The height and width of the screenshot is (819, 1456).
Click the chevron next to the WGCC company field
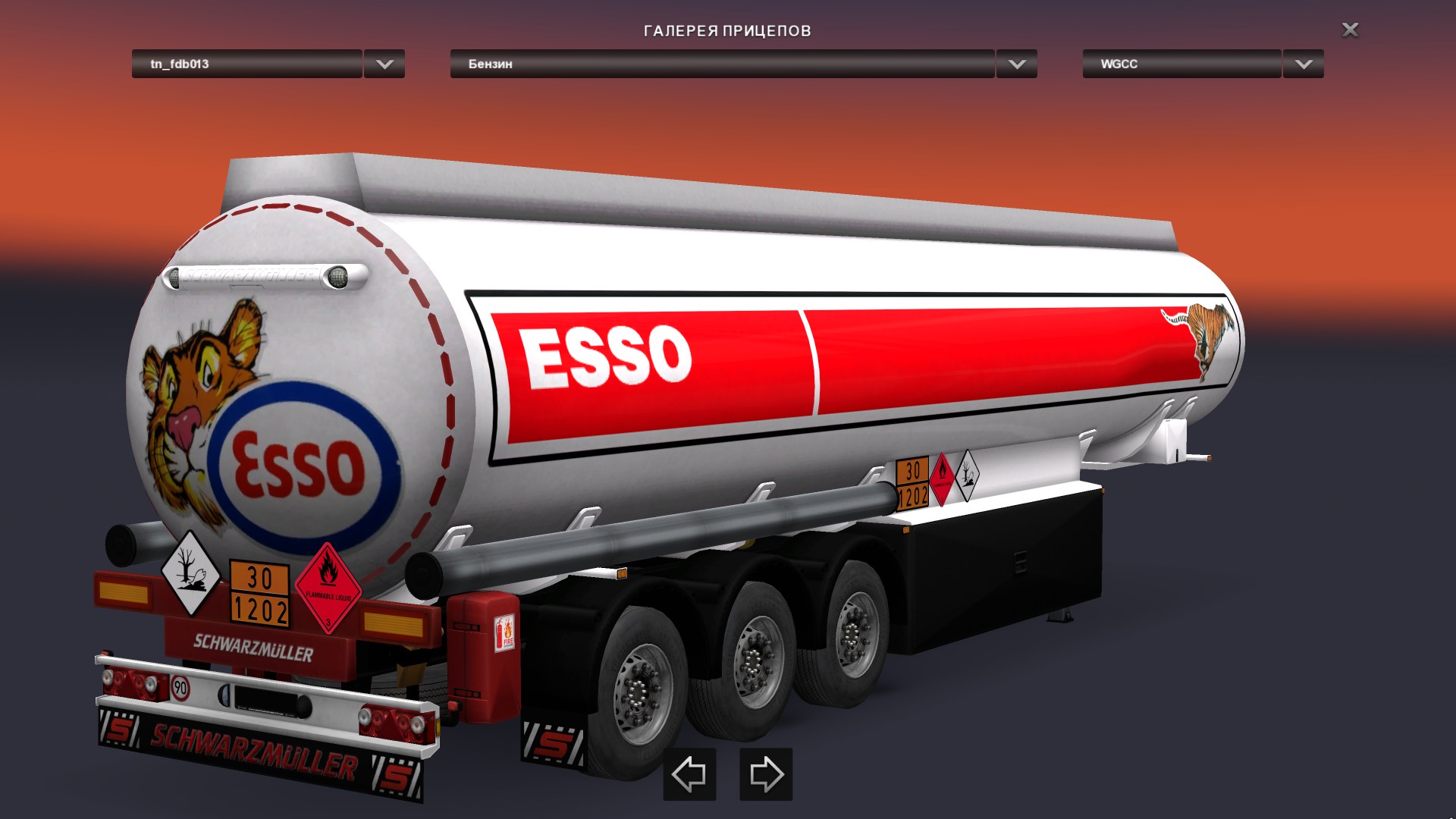1302,64
